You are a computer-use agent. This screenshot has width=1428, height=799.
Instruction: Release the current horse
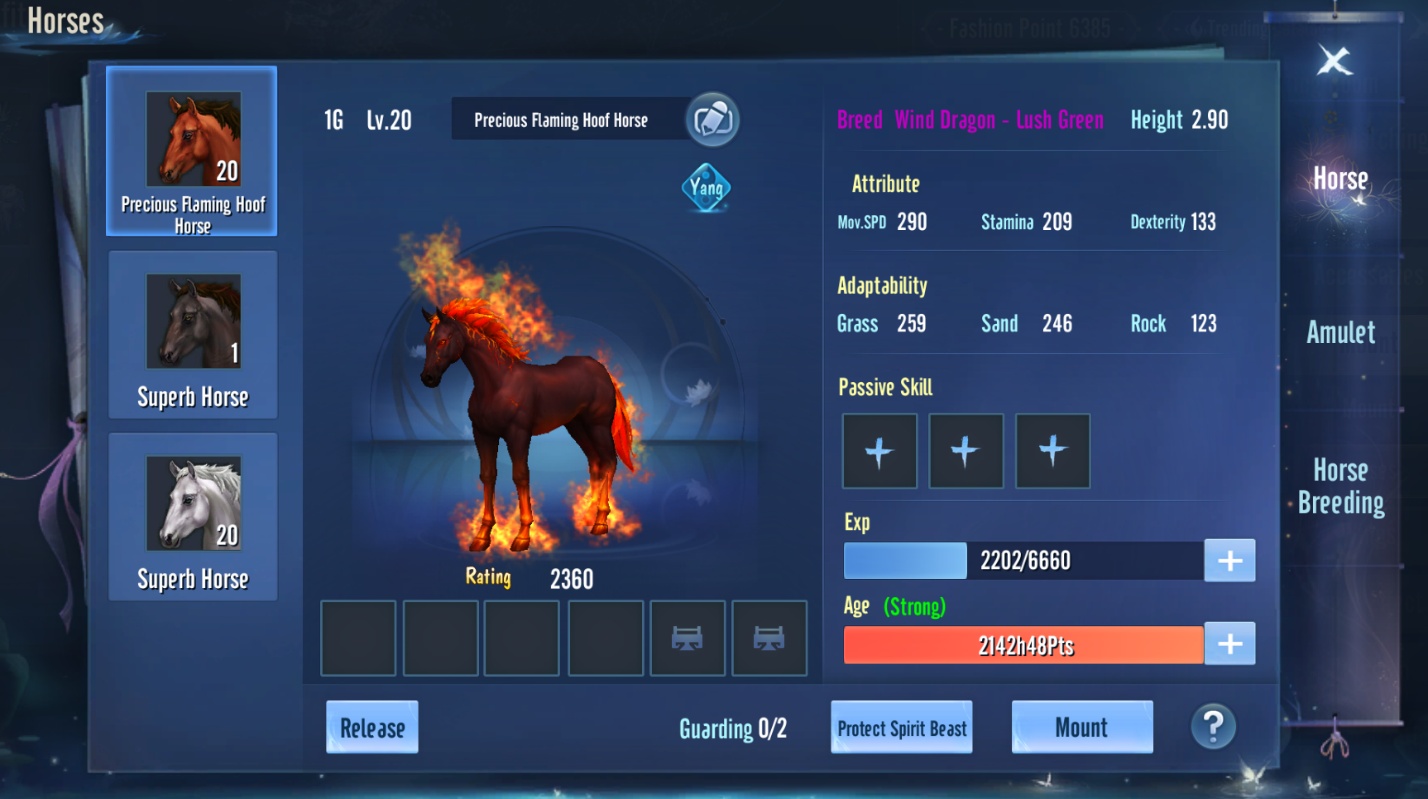(x=372, y=727)
